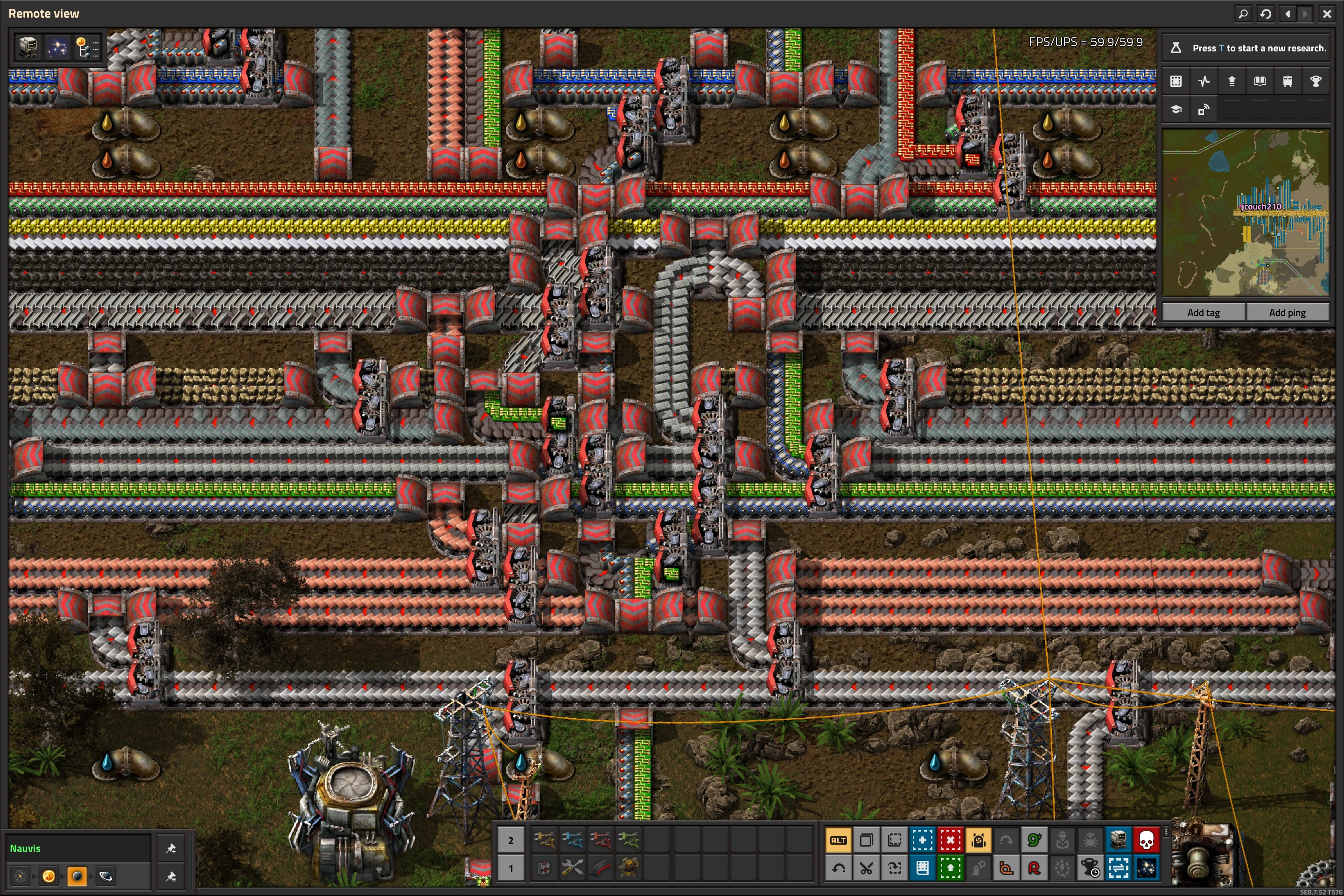Click the minimap
1344x896 pixels.
click(x=1246, y=212)
